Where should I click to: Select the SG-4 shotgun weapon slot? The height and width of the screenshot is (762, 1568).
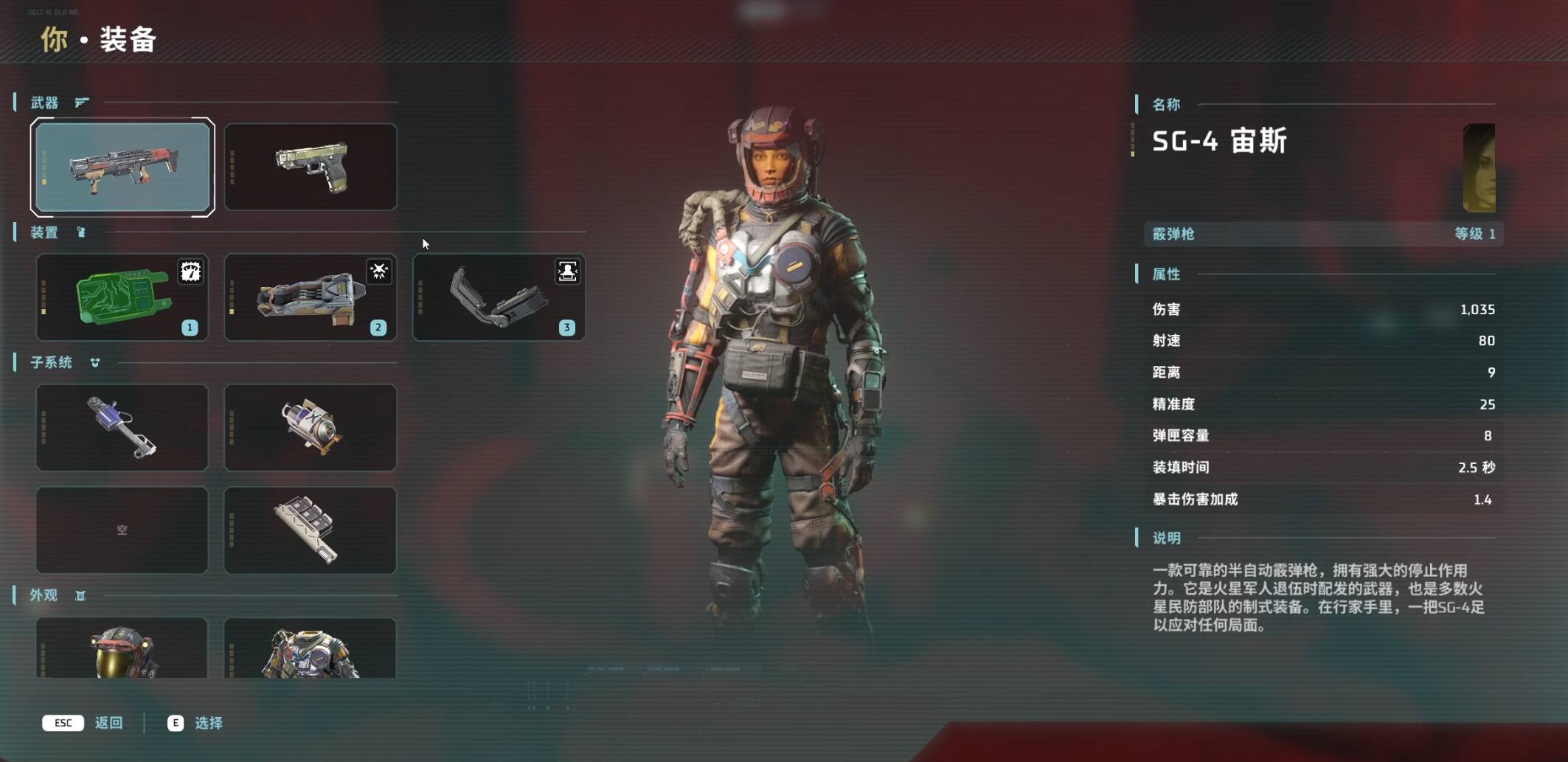122,167
